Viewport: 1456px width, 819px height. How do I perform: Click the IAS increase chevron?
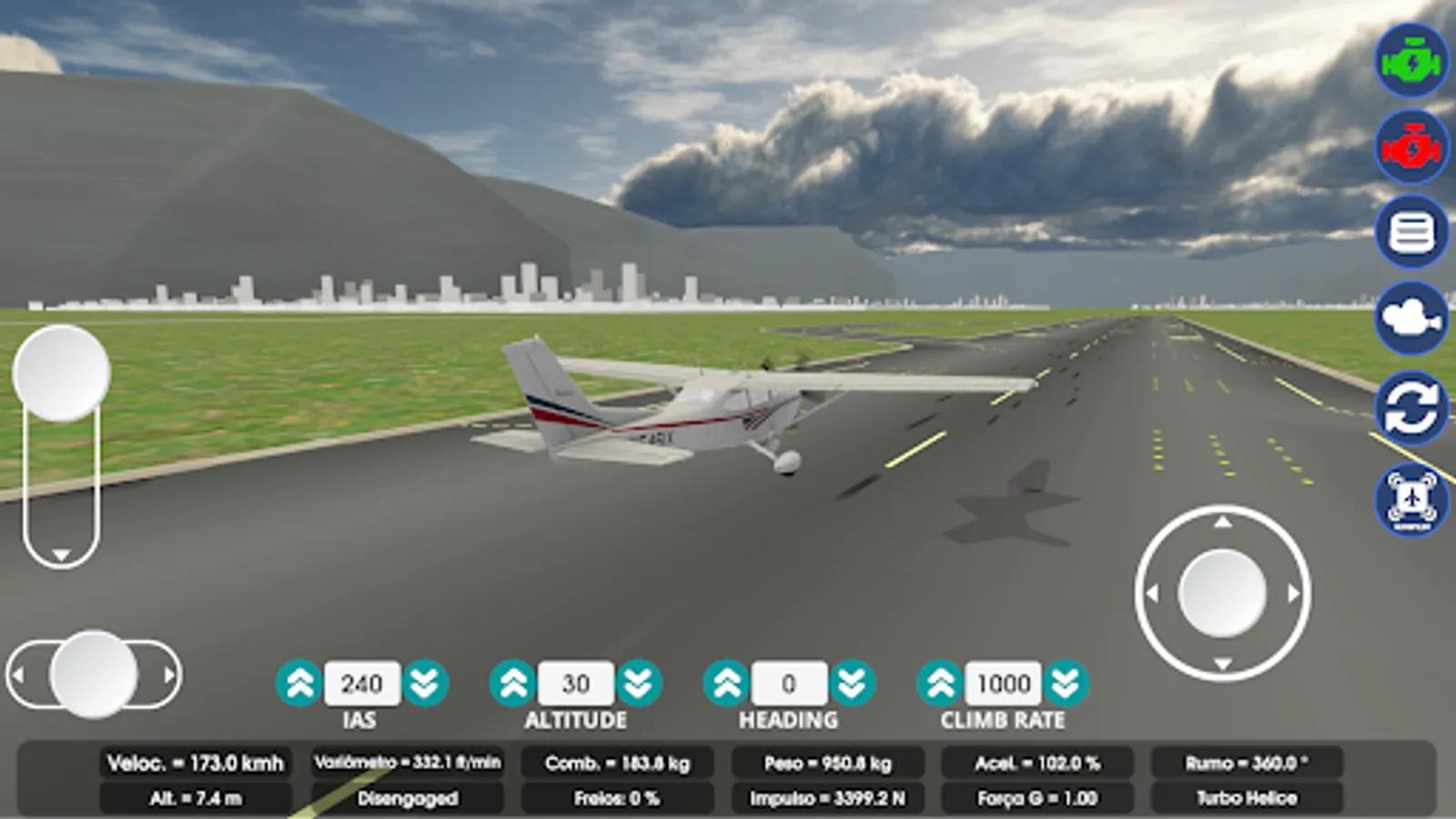pos(300,682)
